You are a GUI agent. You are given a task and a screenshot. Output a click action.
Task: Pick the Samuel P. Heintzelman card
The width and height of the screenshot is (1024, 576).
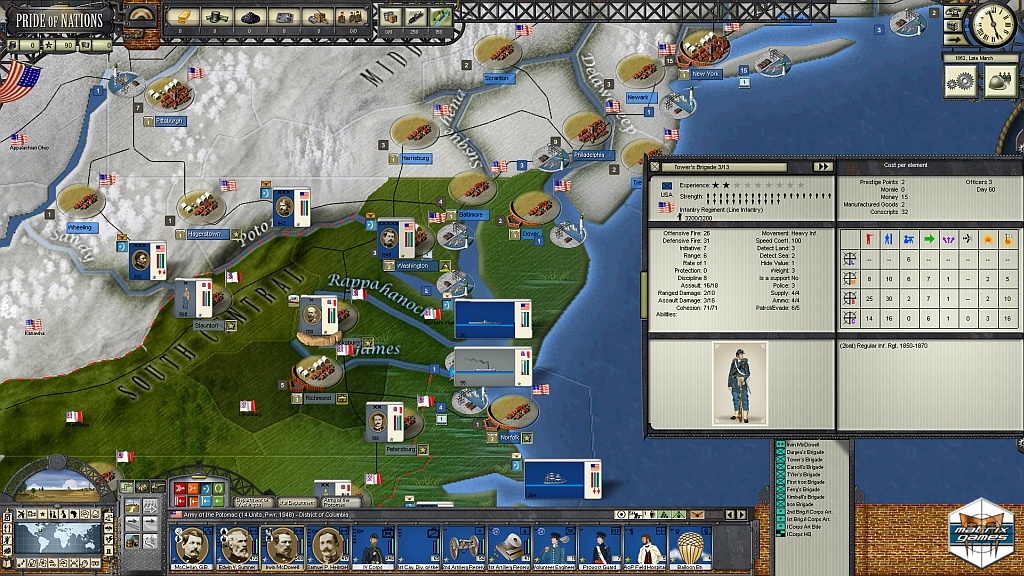(329, 546)
